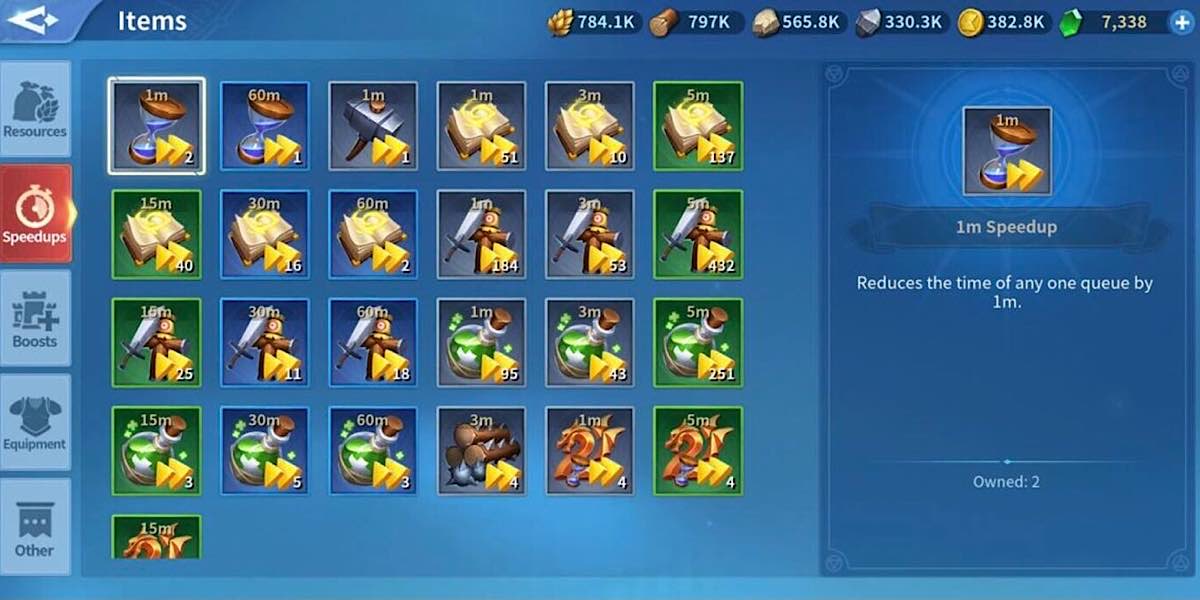The image size is (1200, 600).
Task: Select the 5m healing potion speedup with 251
Action: [x=698, y=342]
